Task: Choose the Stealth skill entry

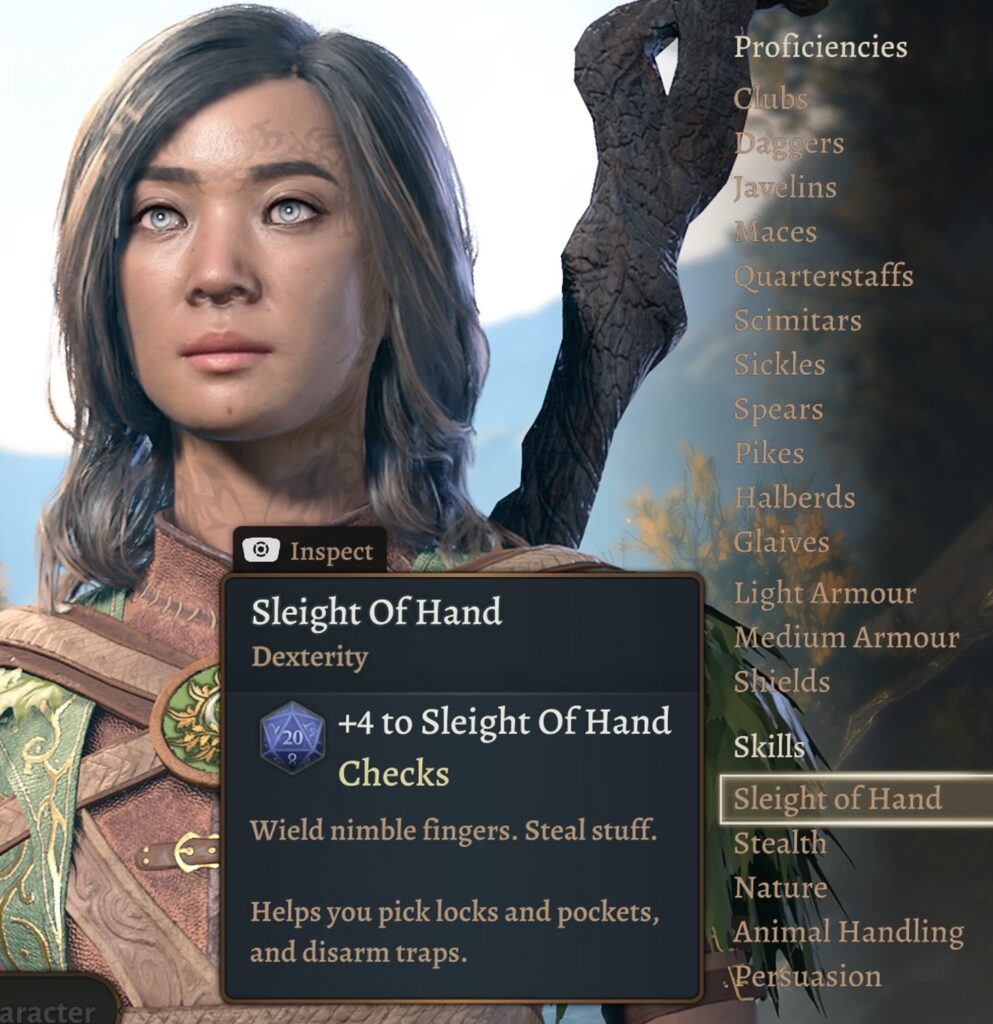Action: pos(780,843)
